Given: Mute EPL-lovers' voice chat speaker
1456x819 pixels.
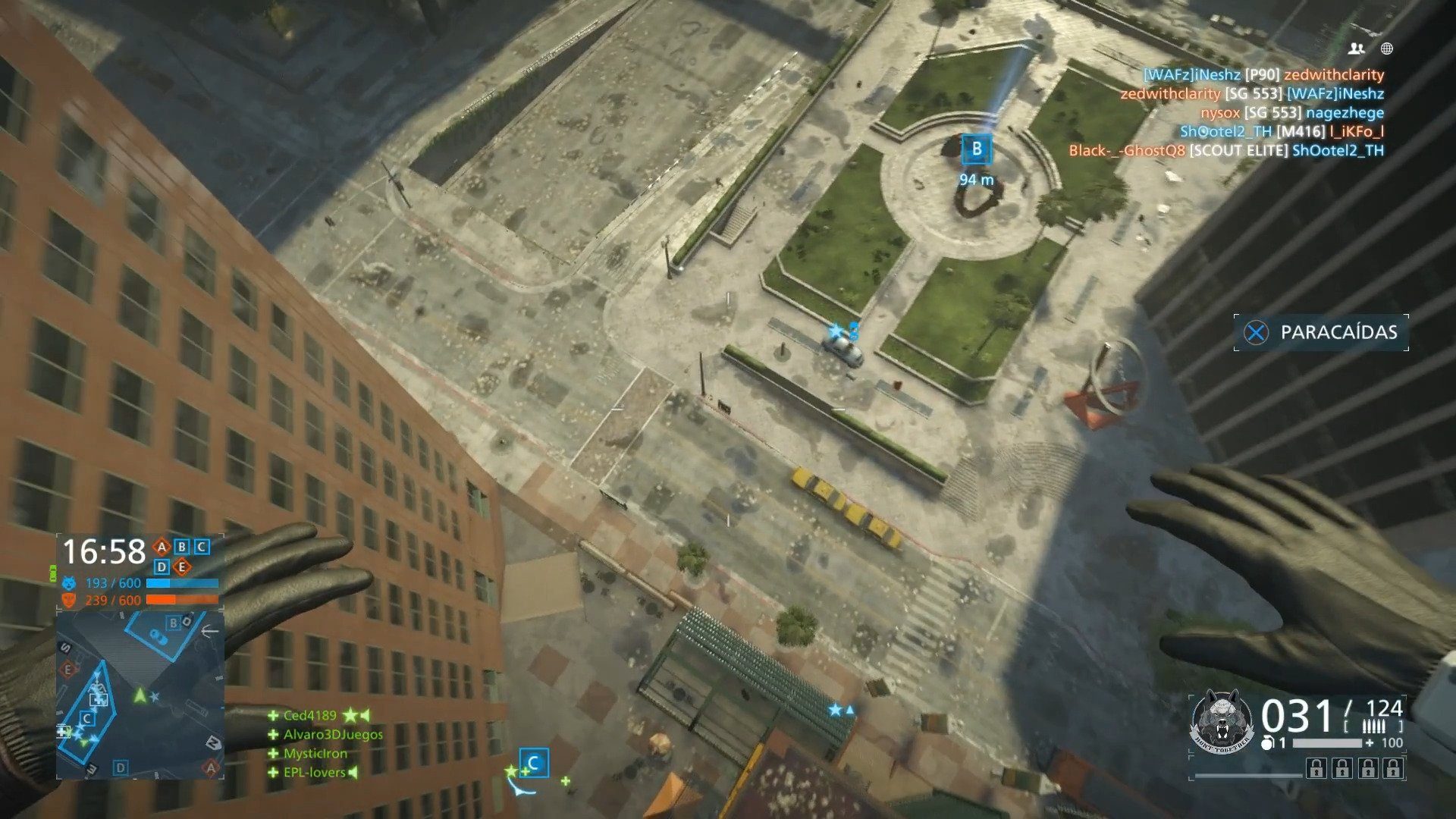Looking at the screenshot, I should point(353,772).
